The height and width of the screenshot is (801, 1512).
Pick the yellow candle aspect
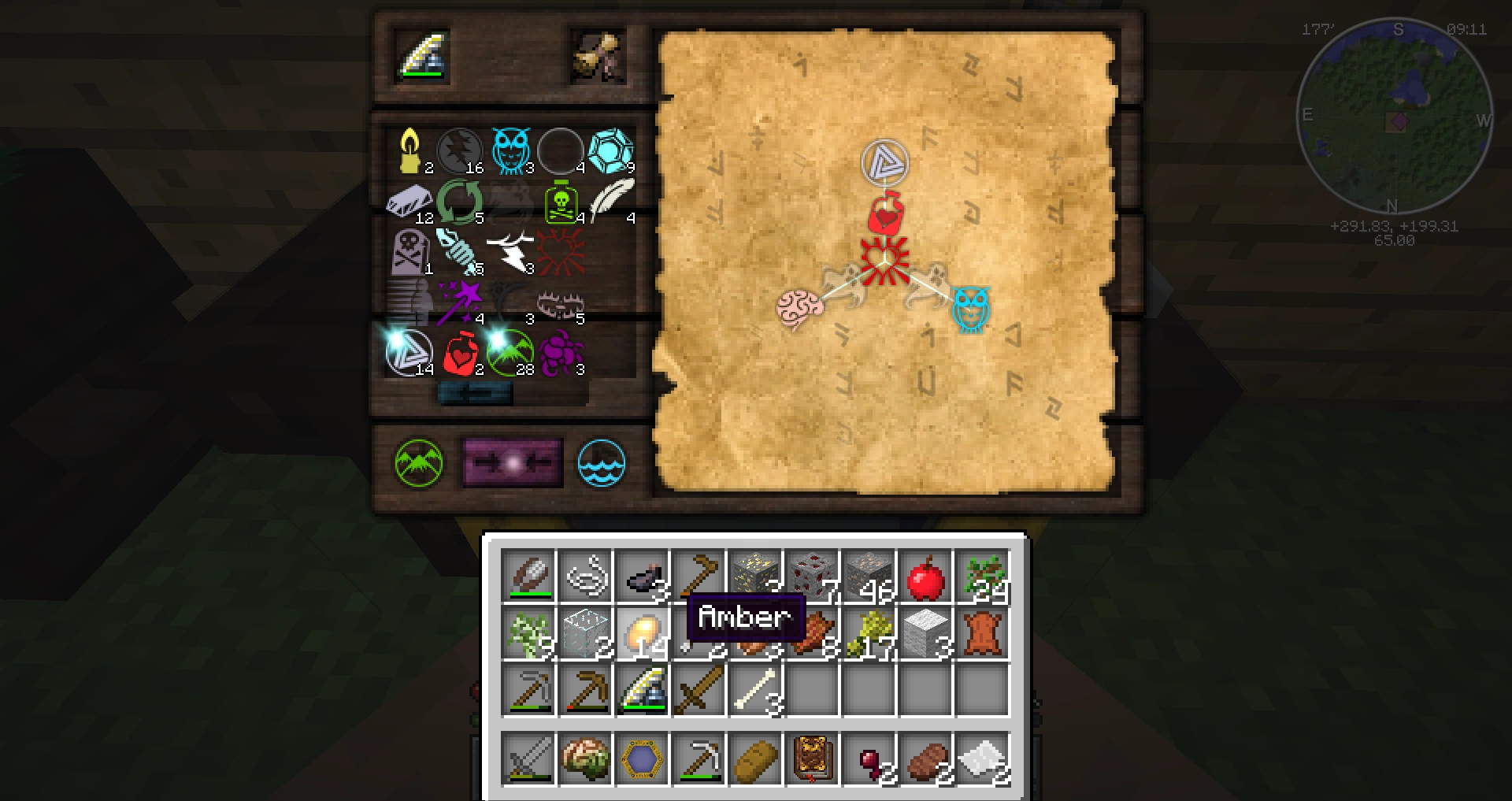pos(410,150)
